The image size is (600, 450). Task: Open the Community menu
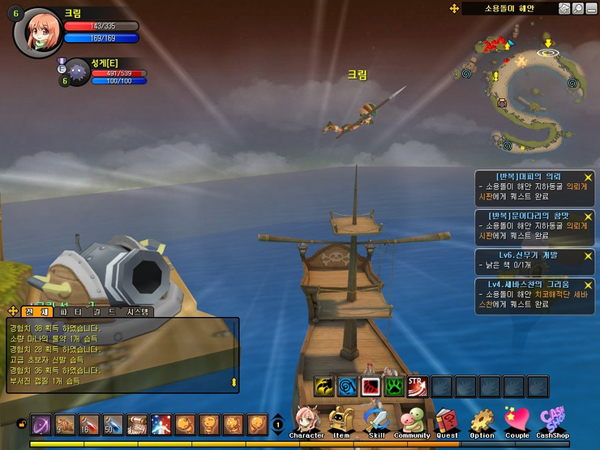click(411, 422)
